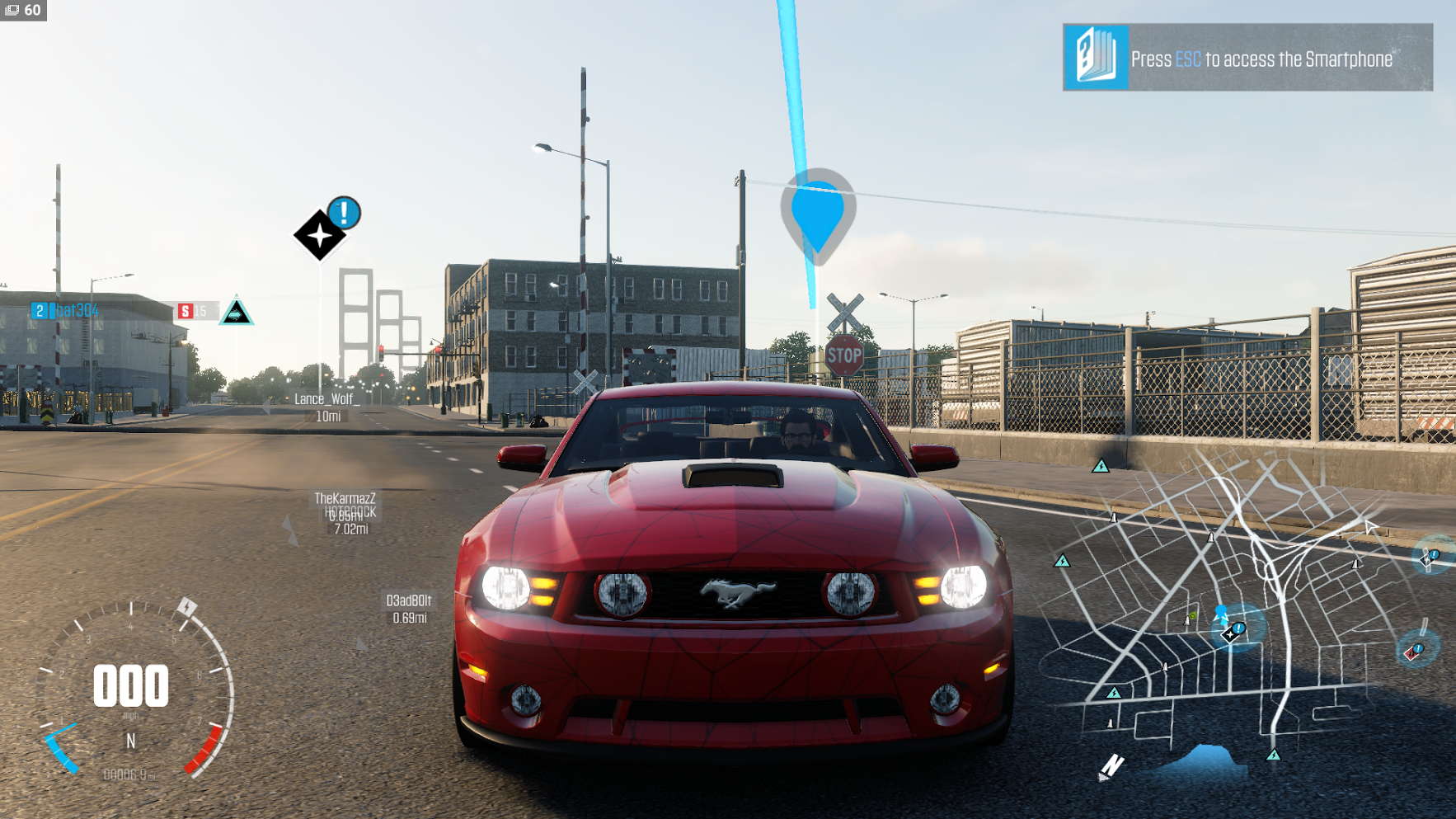This screenshot has width=1456, height=819.
Task: Choose the D3adB0lt player name tag
Action: coord(409,600)
